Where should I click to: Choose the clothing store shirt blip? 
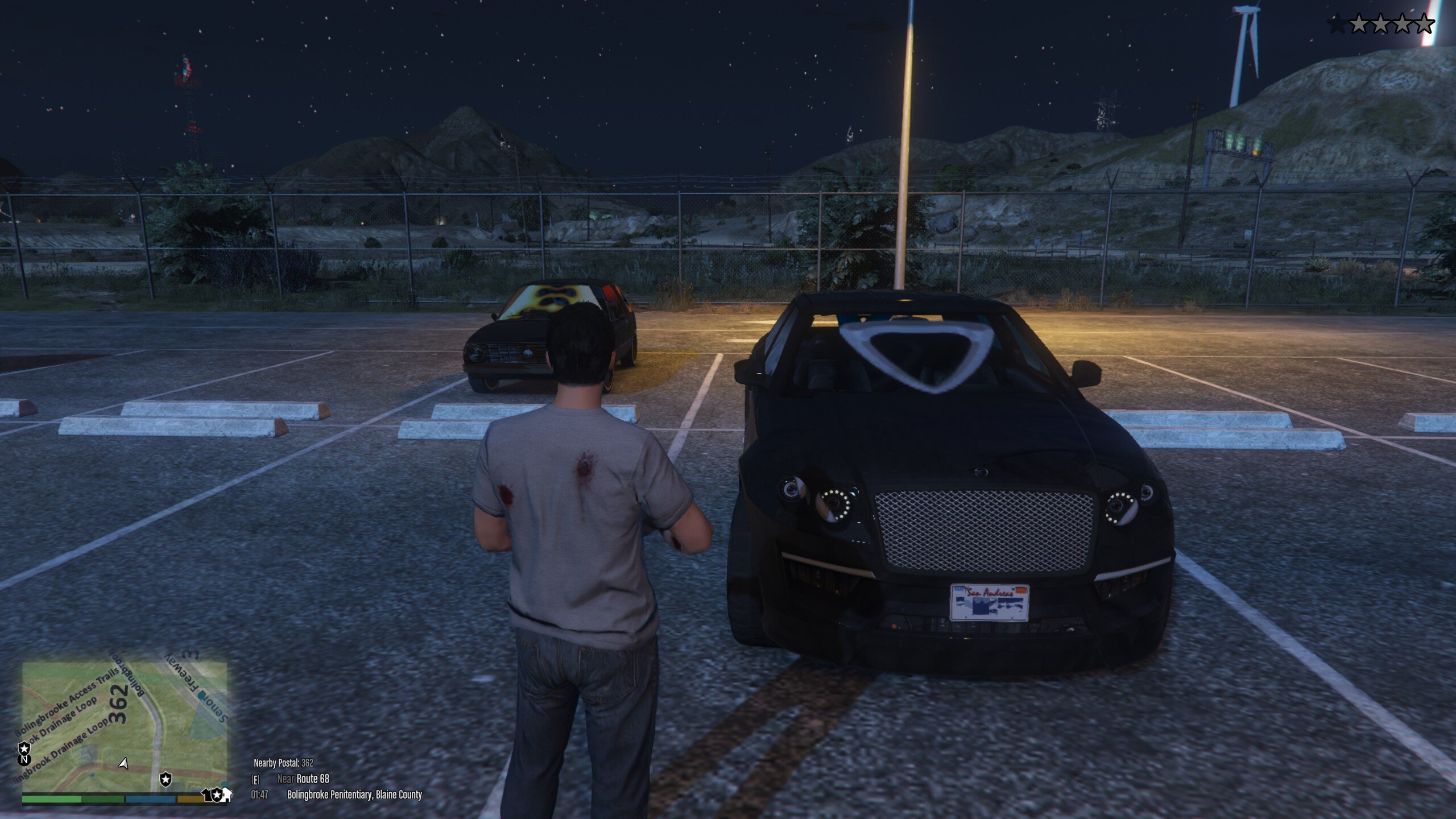coord(208,795)
